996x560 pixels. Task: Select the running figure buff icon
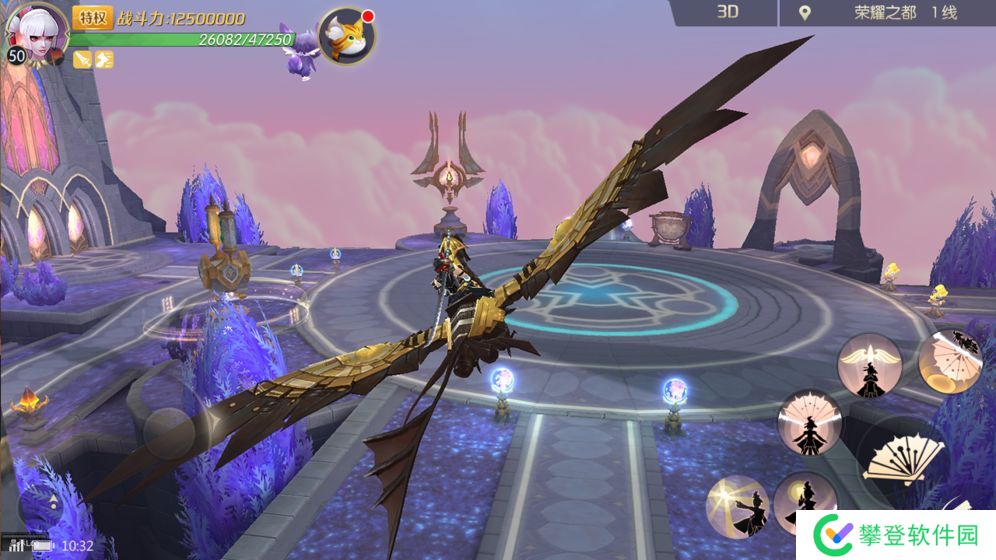pos(104,60)
